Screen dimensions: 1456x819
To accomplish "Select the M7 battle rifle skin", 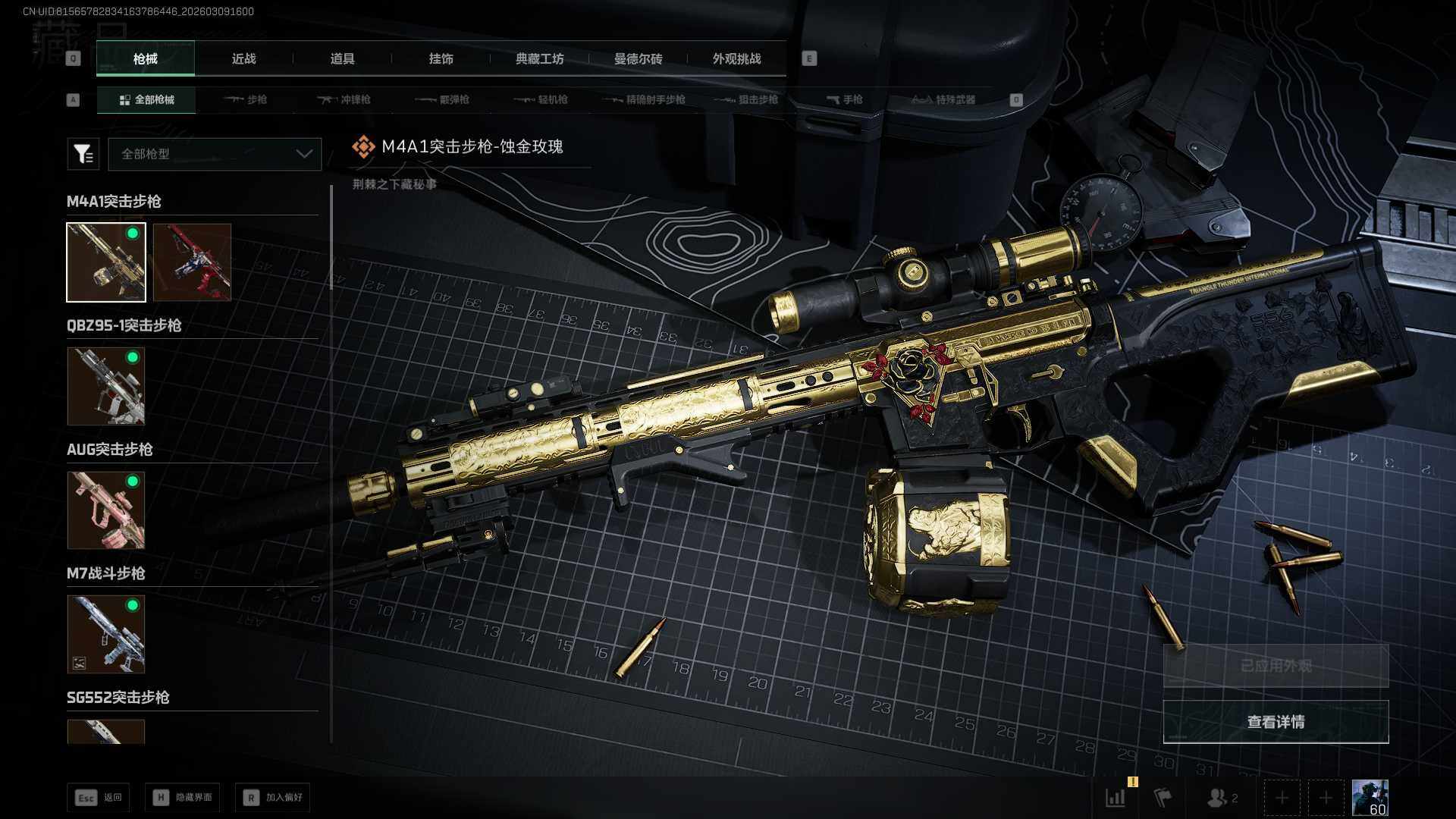I will 106,634.
